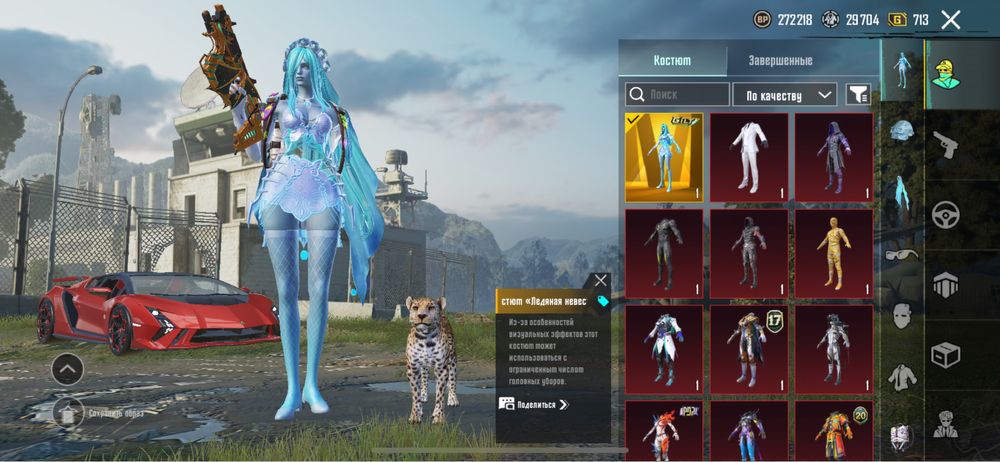
Task: Choose the orange costume with 20 badge
Action: (834, 432)
